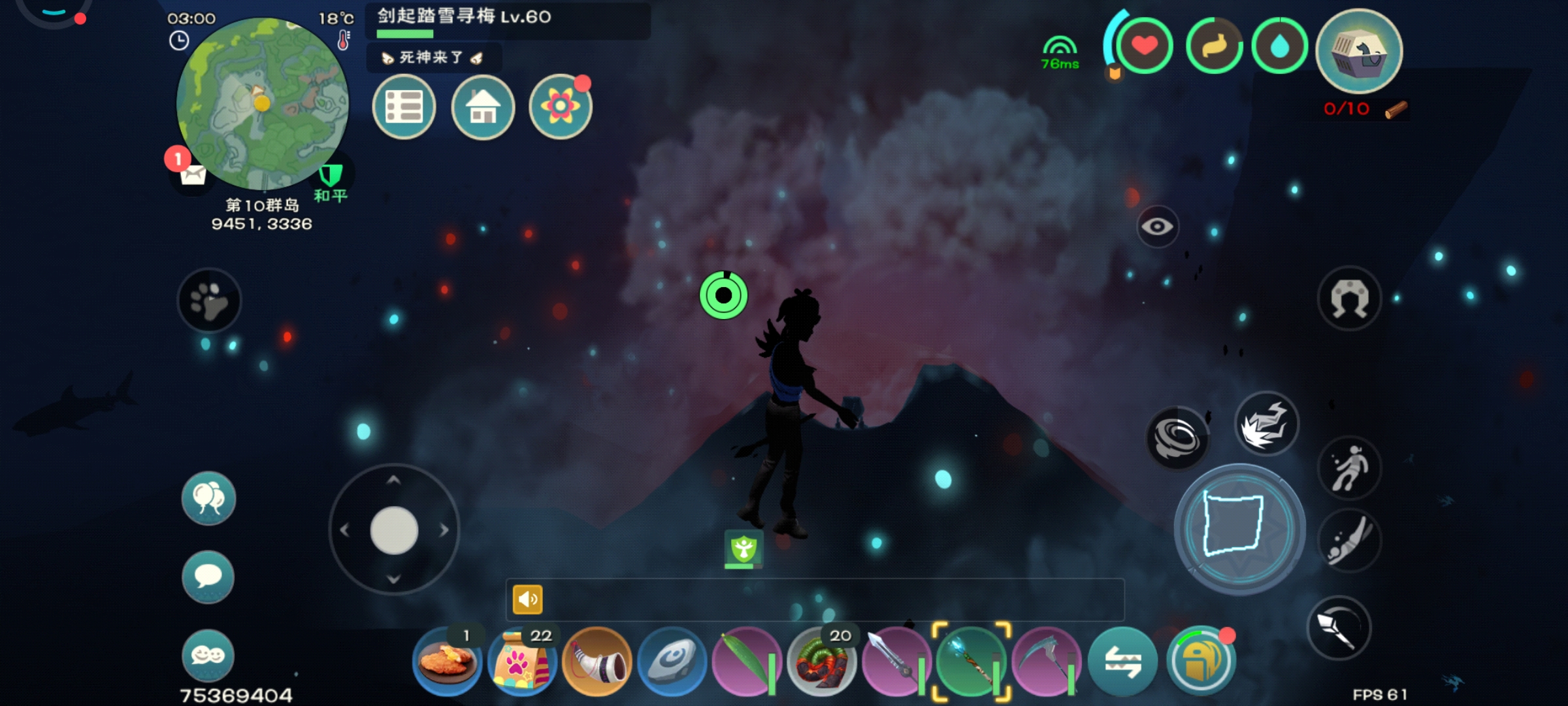Open the list menu button
1568x706 pixels.
(x=404, y=107)
